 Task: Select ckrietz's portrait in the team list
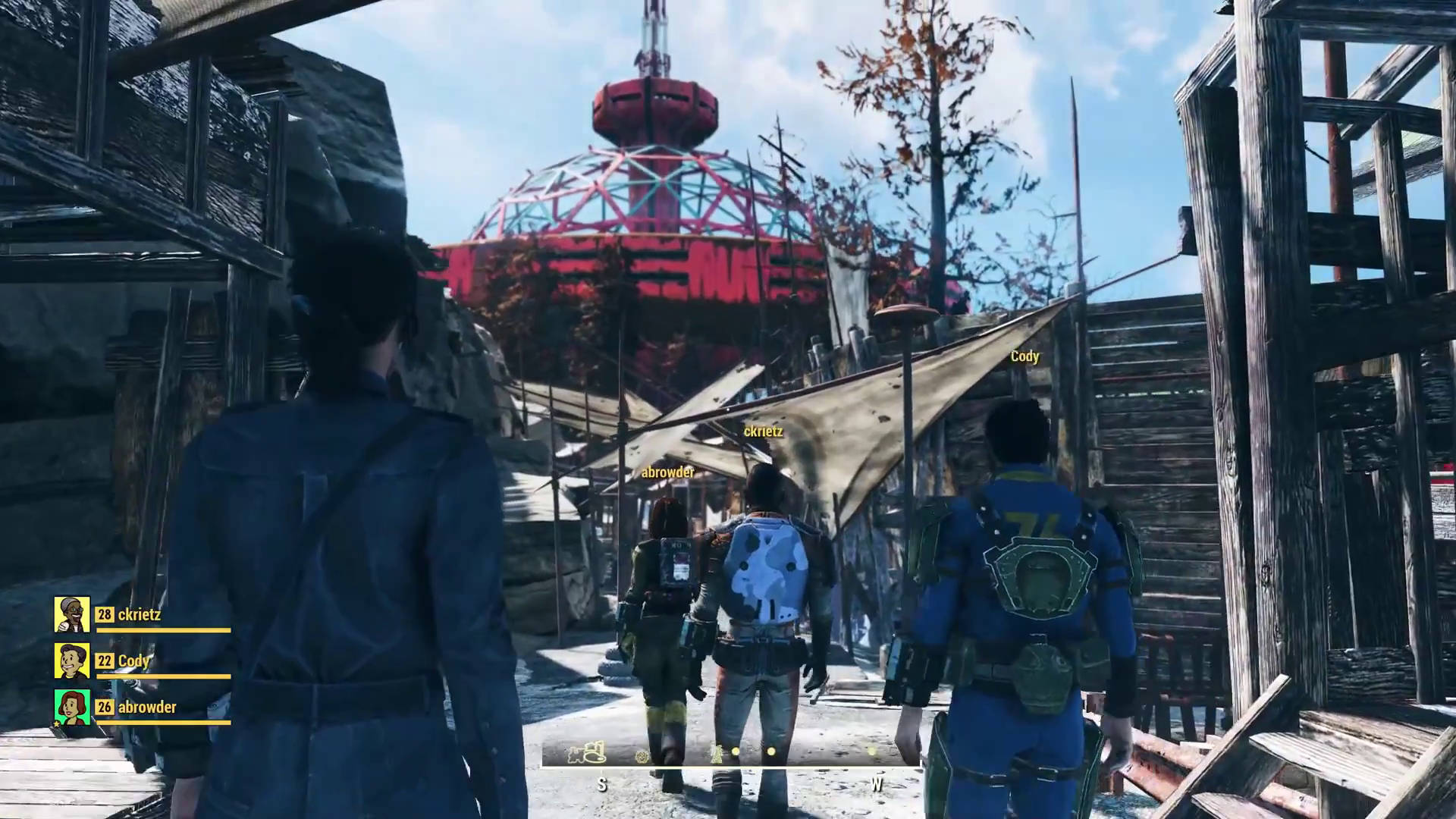coord(72,614)
